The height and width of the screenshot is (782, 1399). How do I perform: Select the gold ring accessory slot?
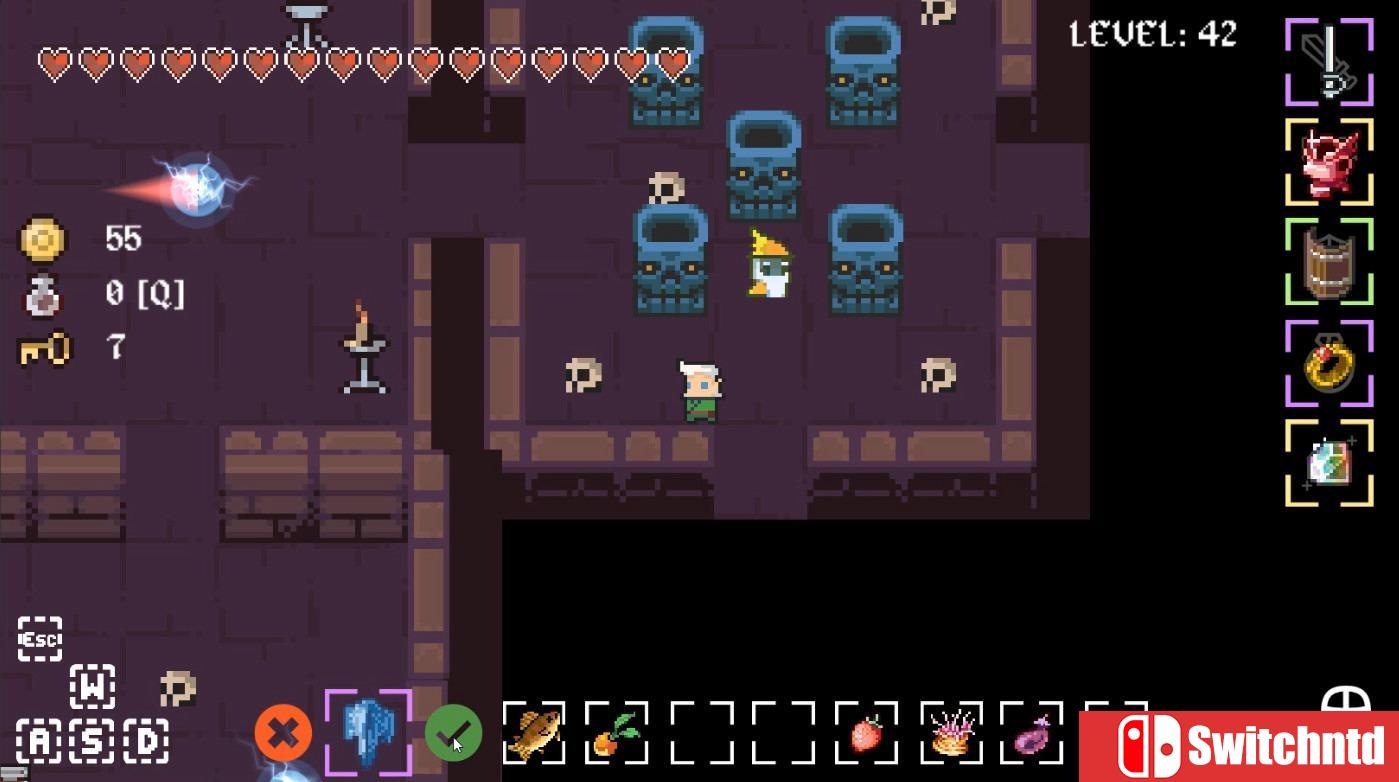coord(1330,362)
